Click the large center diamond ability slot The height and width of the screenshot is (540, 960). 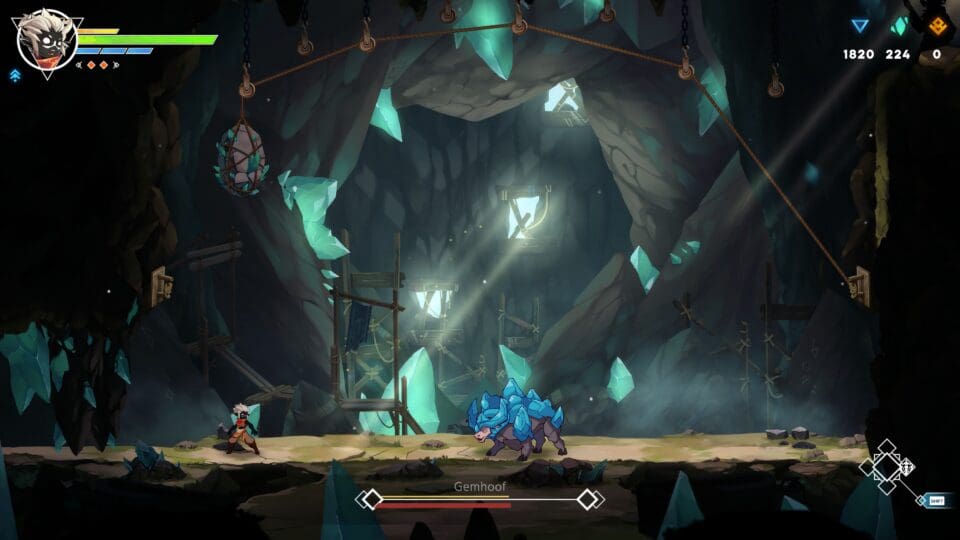885,468
